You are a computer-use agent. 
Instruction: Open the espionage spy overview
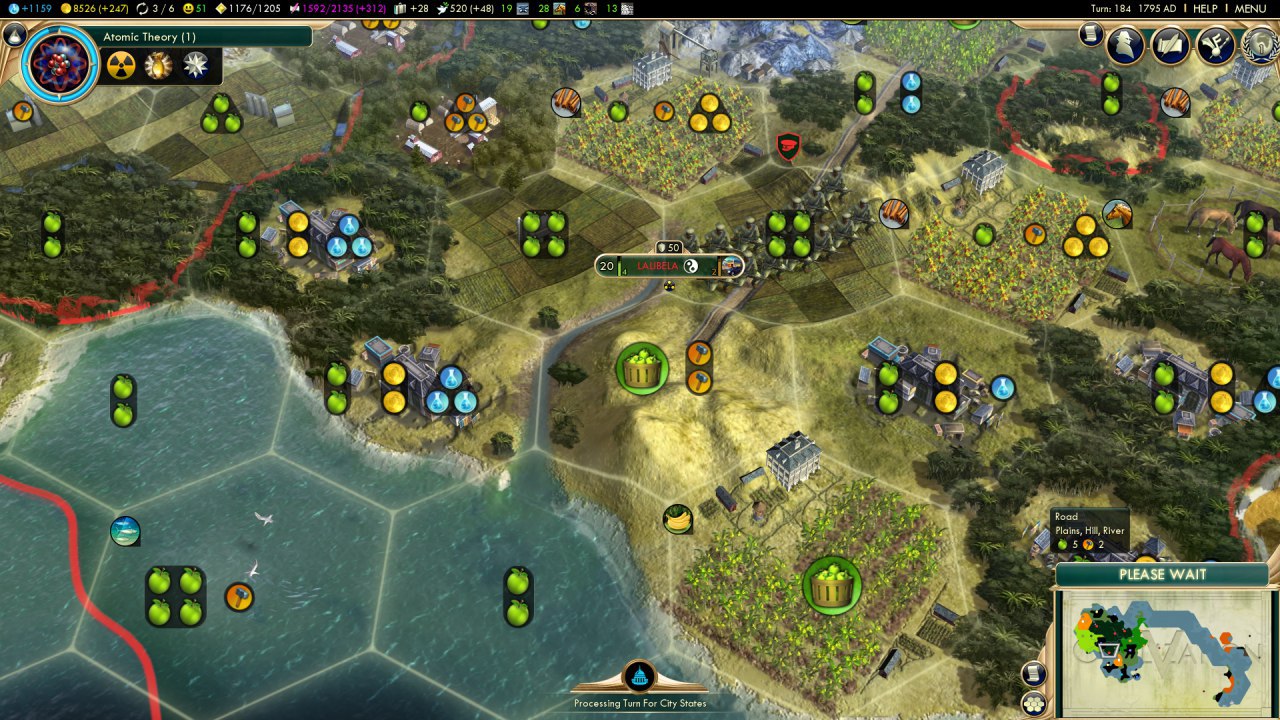click(x=1125, y=45)
